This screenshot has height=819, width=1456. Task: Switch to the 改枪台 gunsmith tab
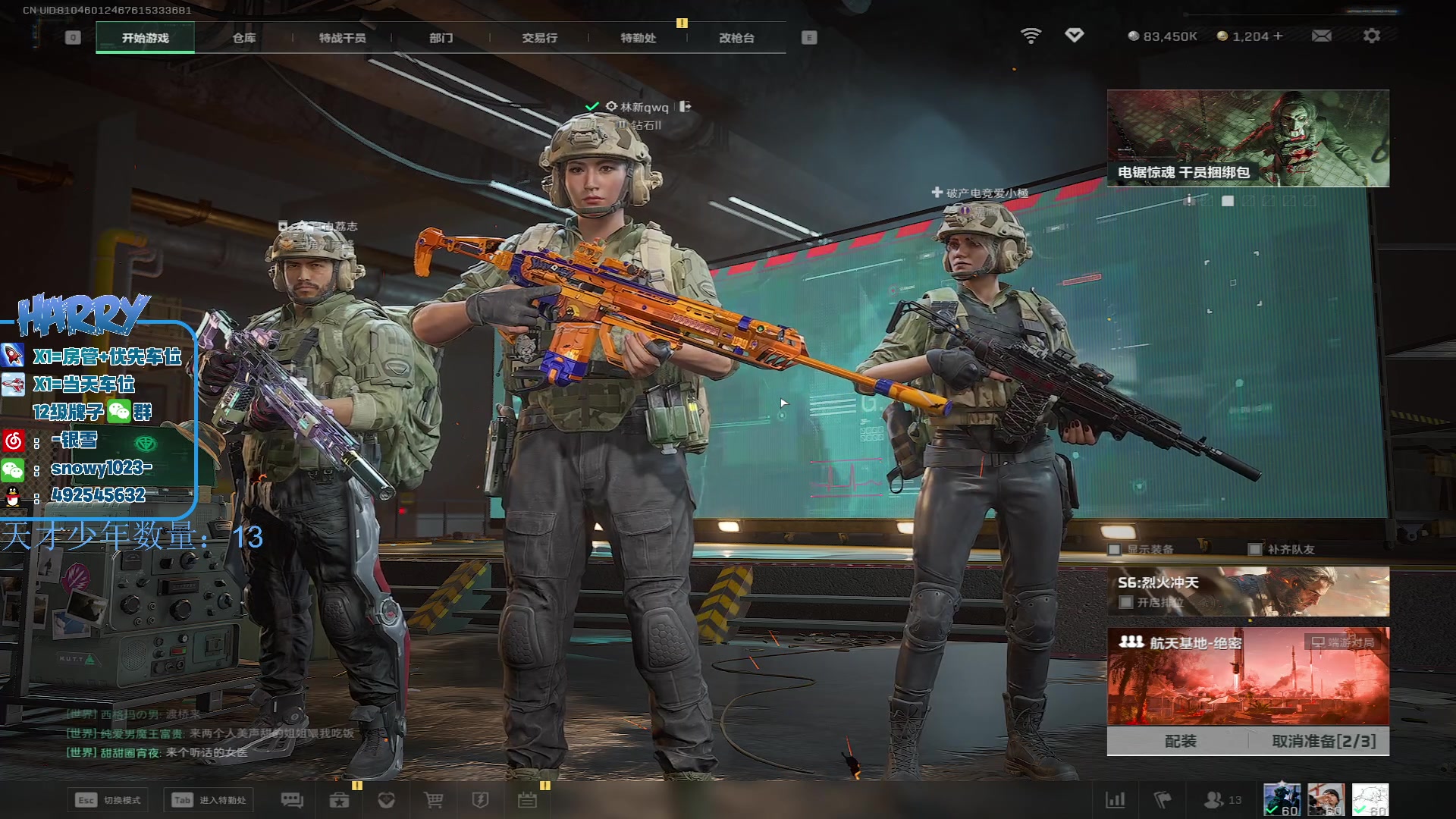736,38
